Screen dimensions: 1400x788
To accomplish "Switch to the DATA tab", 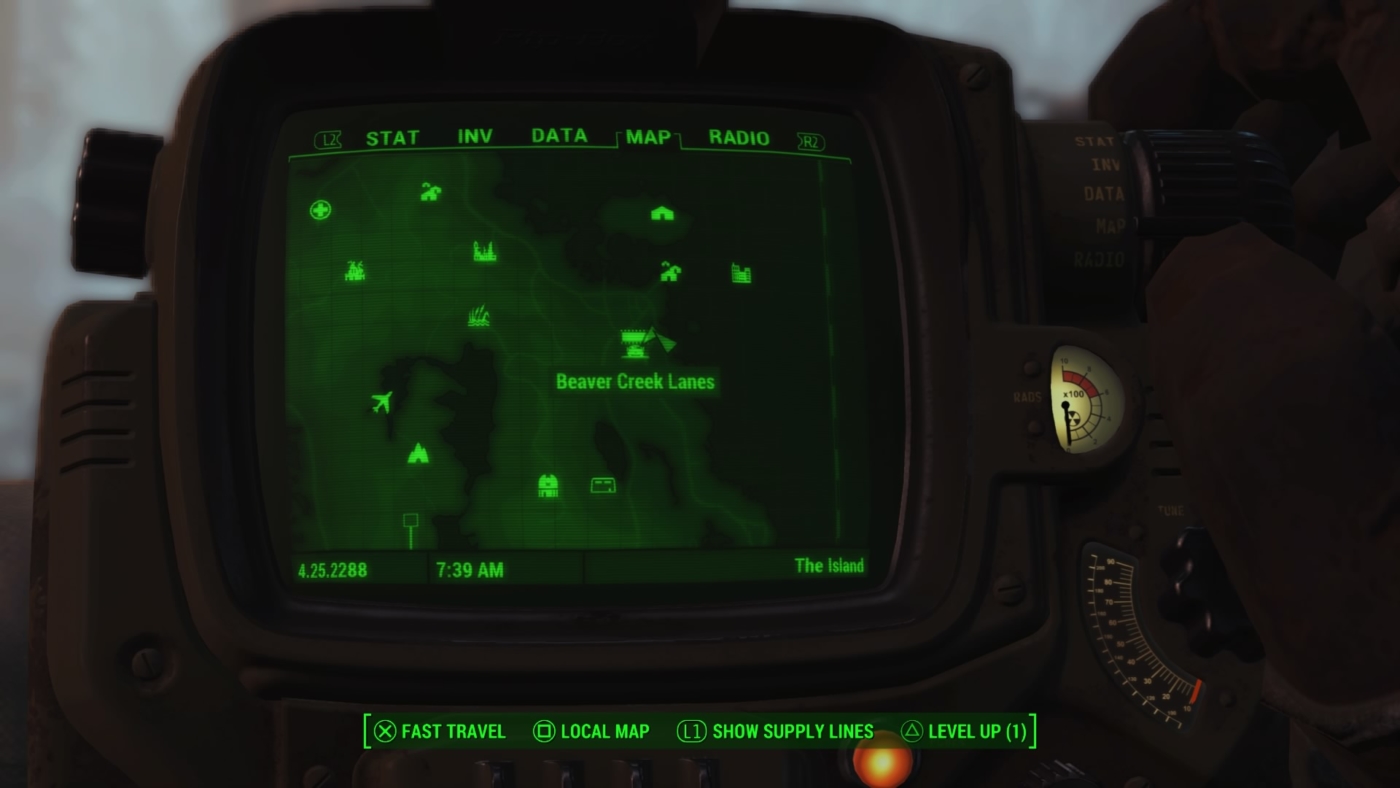I will point(560,138).
